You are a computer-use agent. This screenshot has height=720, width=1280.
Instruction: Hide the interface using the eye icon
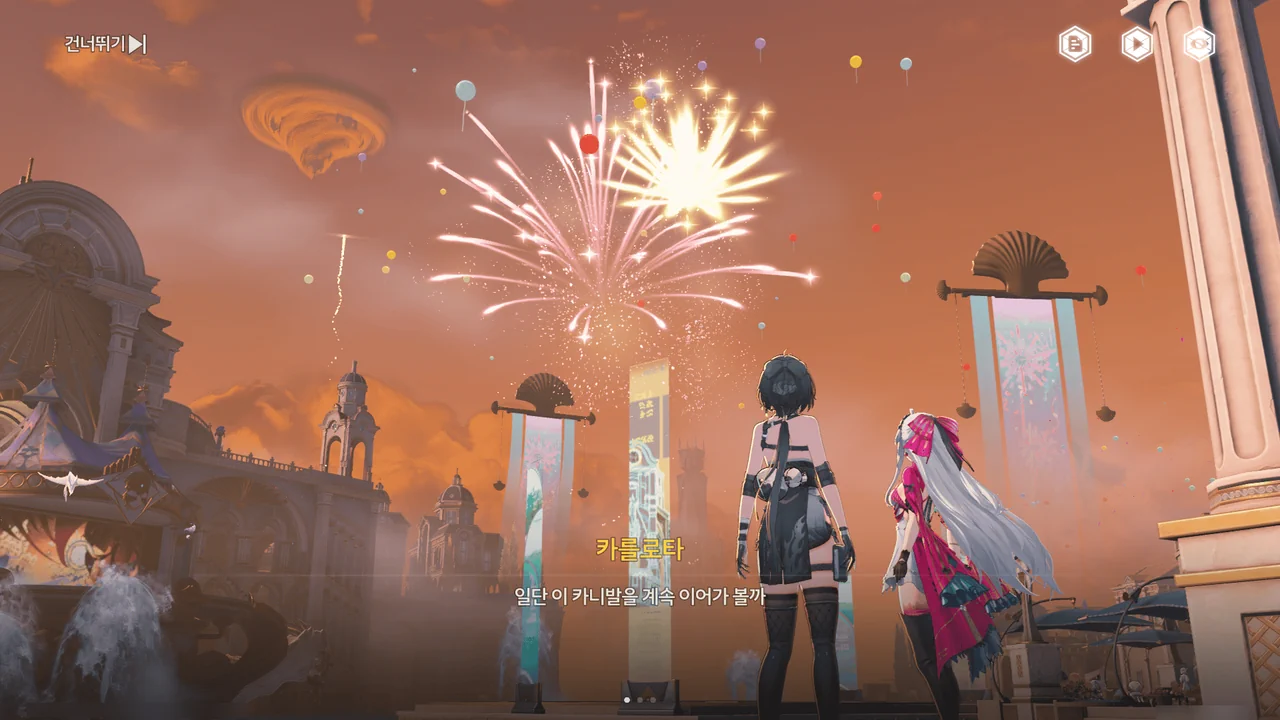coord(1199,44)
